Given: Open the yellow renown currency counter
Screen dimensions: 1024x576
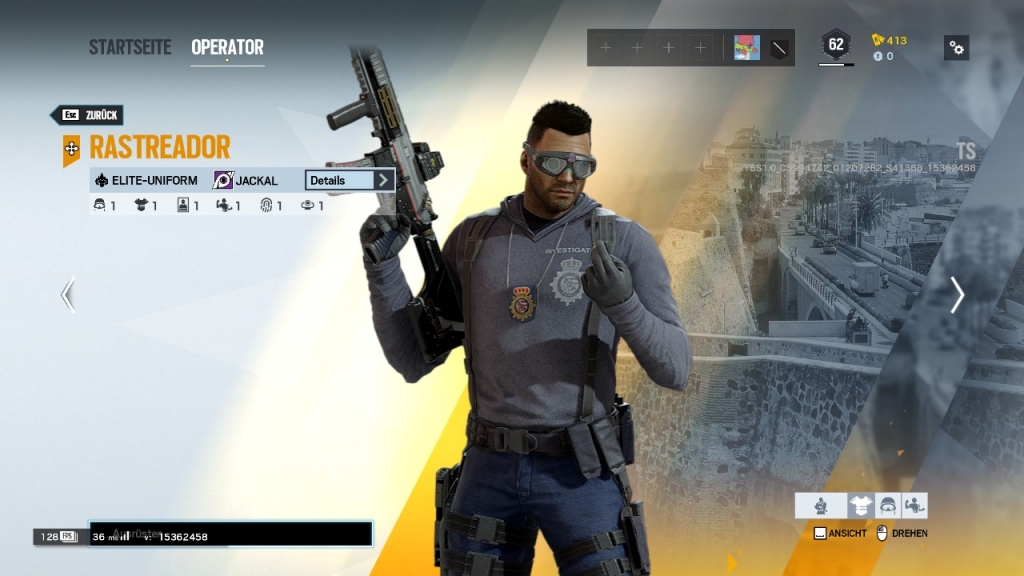Looking at the screenshot, I should 889,40.
